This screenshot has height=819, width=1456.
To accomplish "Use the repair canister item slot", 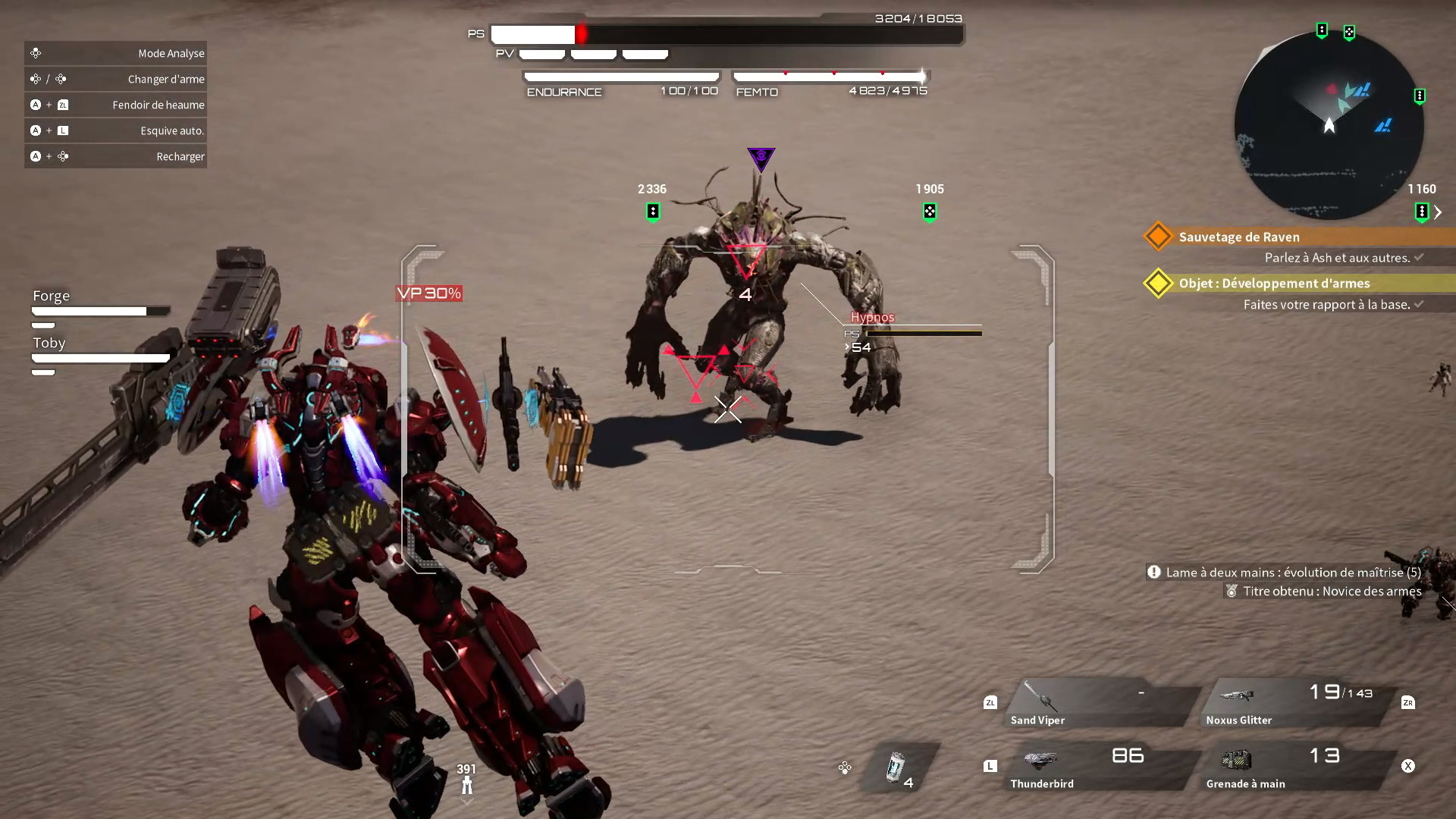I will point(899,767).
